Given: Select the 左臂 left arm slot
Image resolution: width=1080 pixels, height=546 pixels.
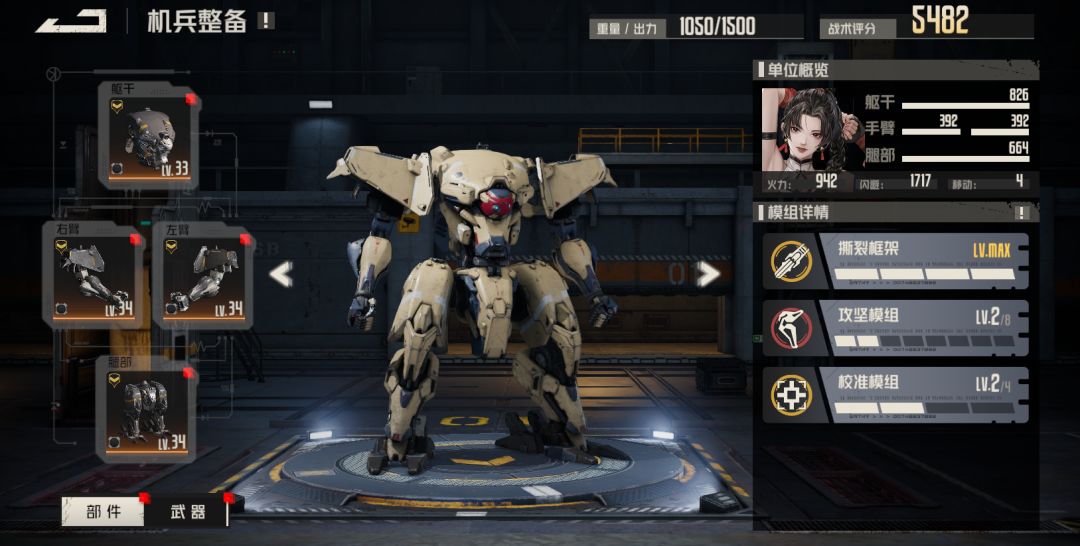Looking at the screenshot, I should point(202,276).
